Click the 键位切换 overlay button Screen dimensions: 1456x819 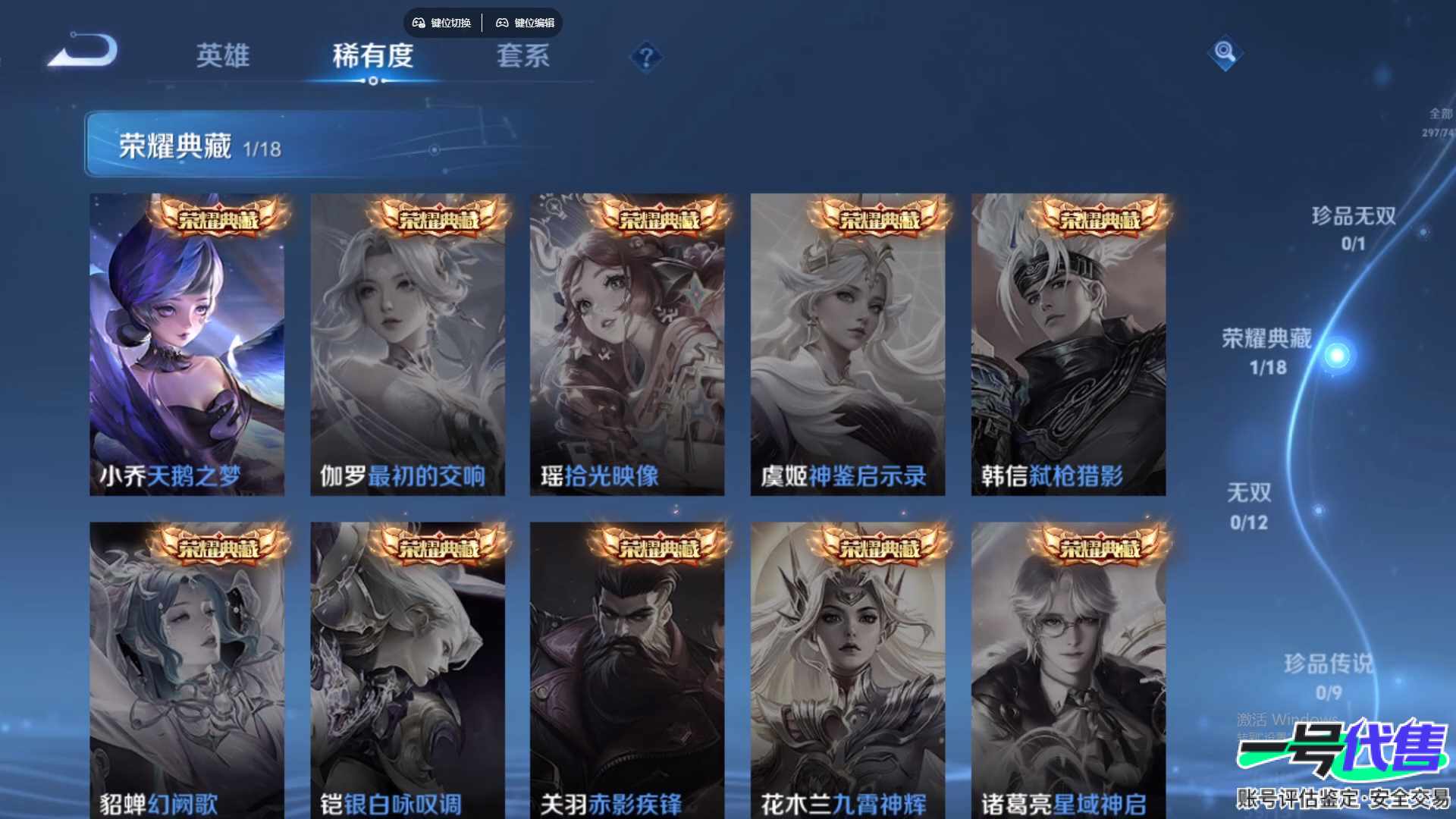[x=442, y=23]
